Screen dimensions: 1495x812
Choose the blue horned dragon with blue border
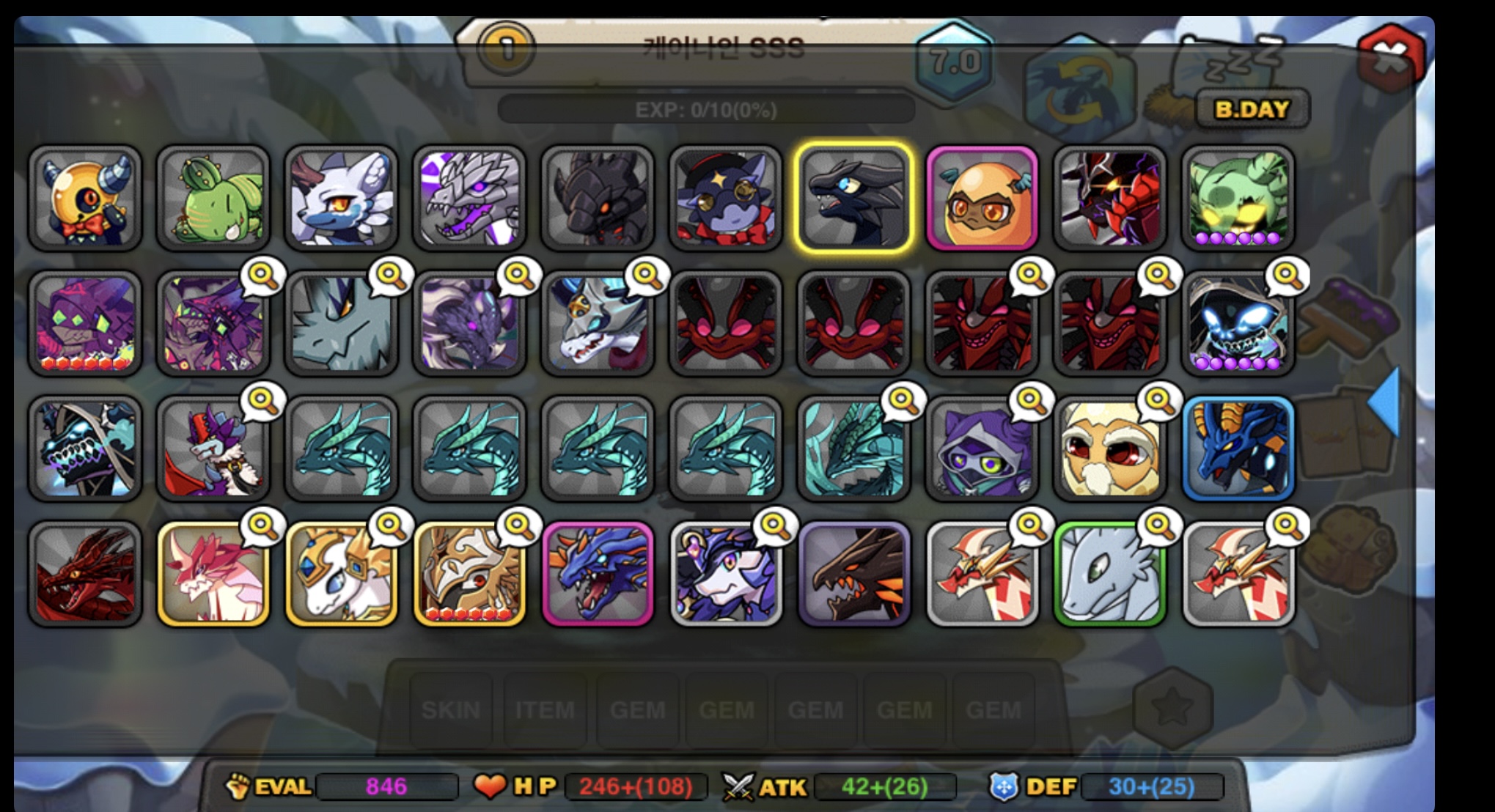1238,449
